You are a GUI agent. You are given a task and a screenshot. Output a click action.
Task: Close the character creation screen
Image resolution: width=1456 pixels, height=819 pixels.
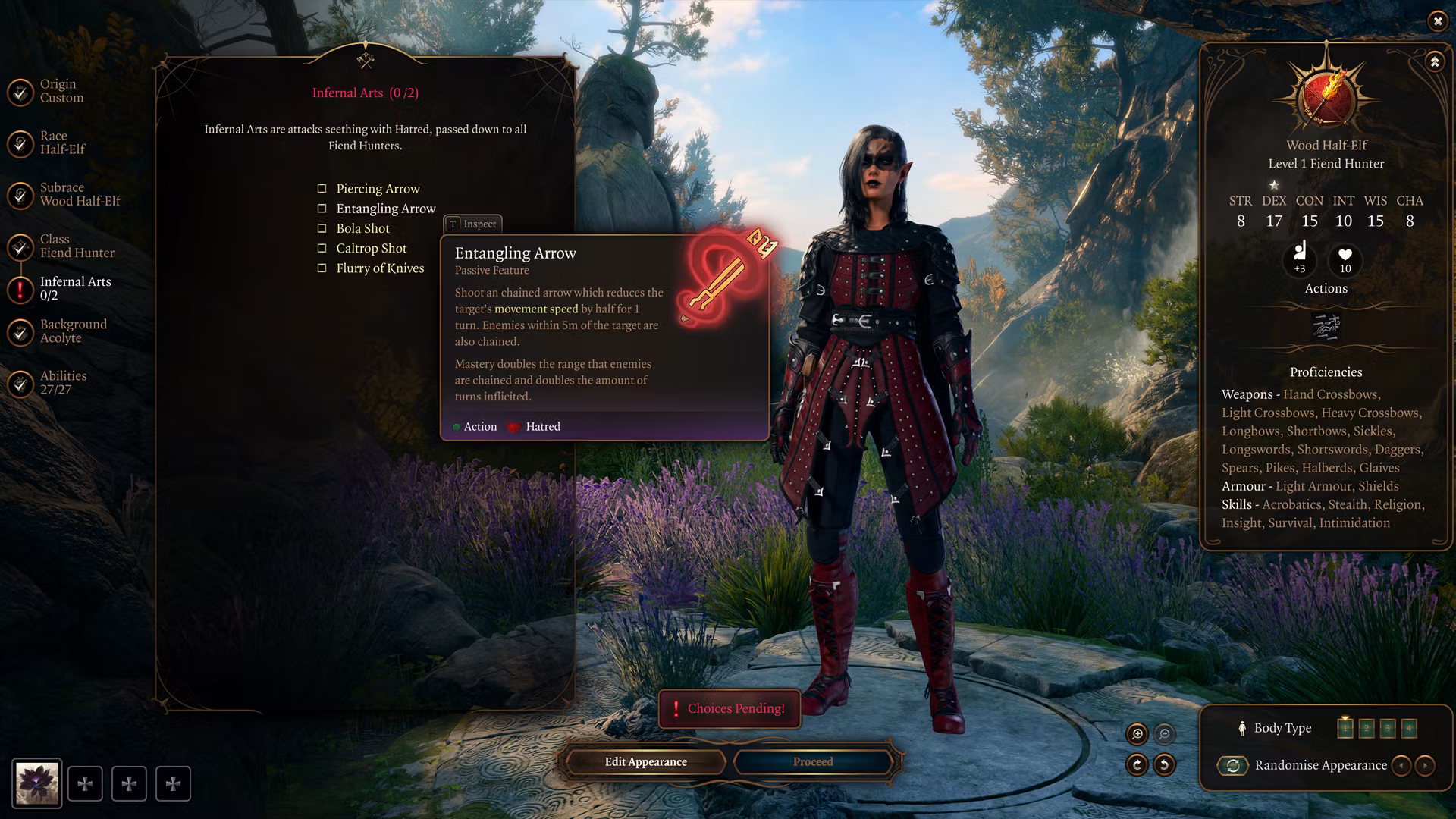[x=1437, y=21]
